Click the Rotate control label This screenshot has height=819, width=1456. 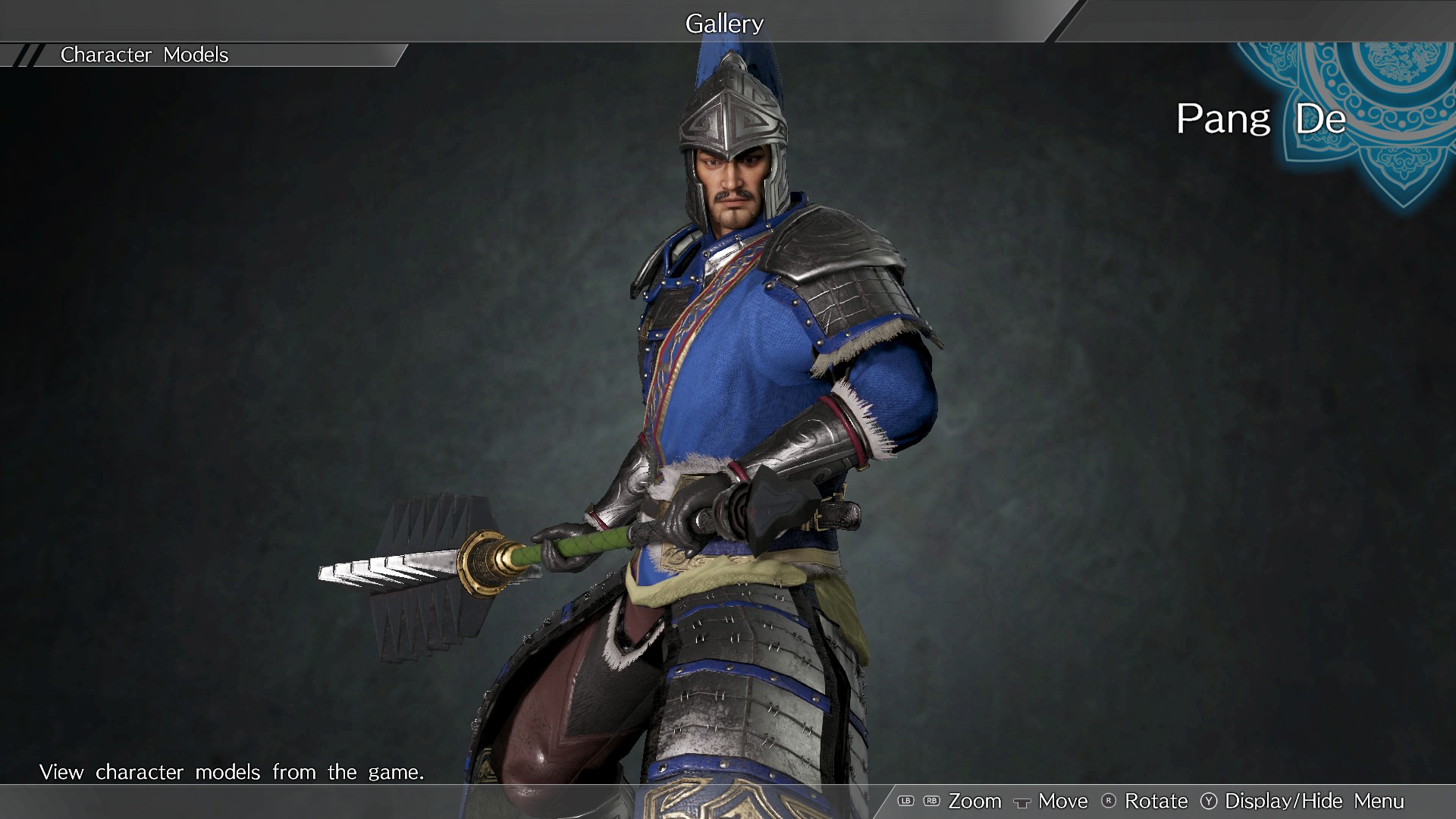[1156, 801]
